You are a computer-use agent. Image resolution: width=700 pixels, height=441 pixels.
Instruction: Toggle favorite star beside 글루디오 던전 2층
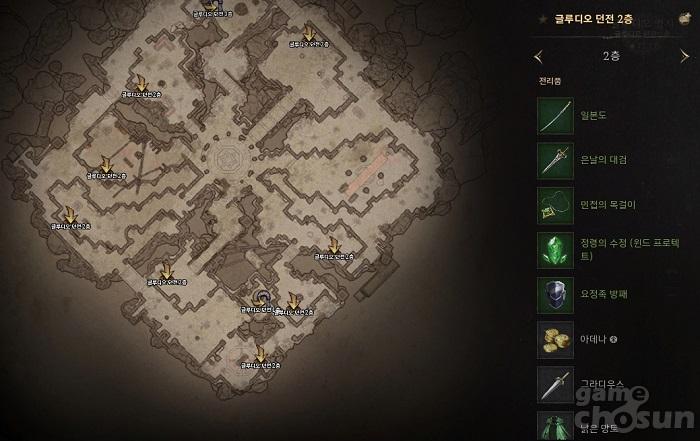pos(543,19)
